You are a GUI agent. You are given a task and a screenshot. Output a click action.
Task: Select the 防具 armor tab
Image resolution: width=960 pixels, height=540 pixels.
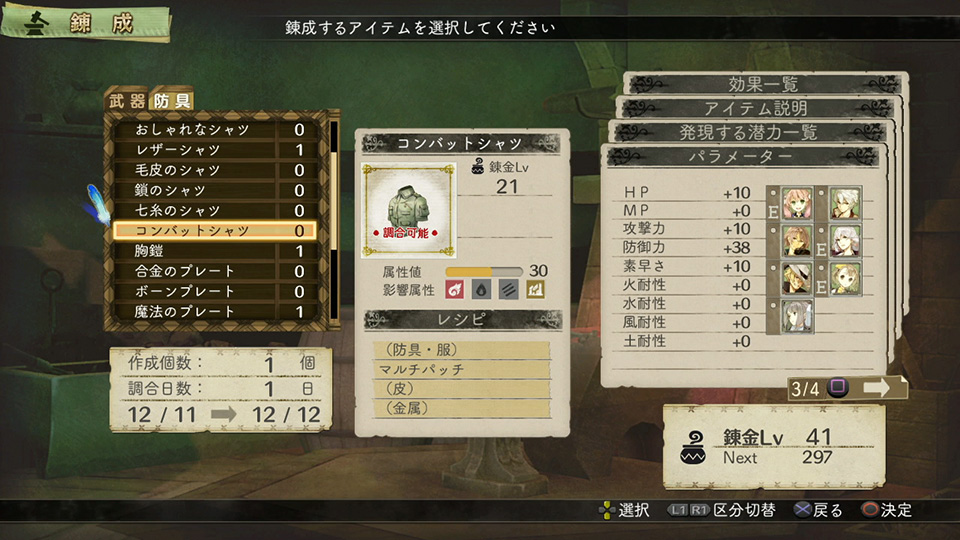point(170,100)
